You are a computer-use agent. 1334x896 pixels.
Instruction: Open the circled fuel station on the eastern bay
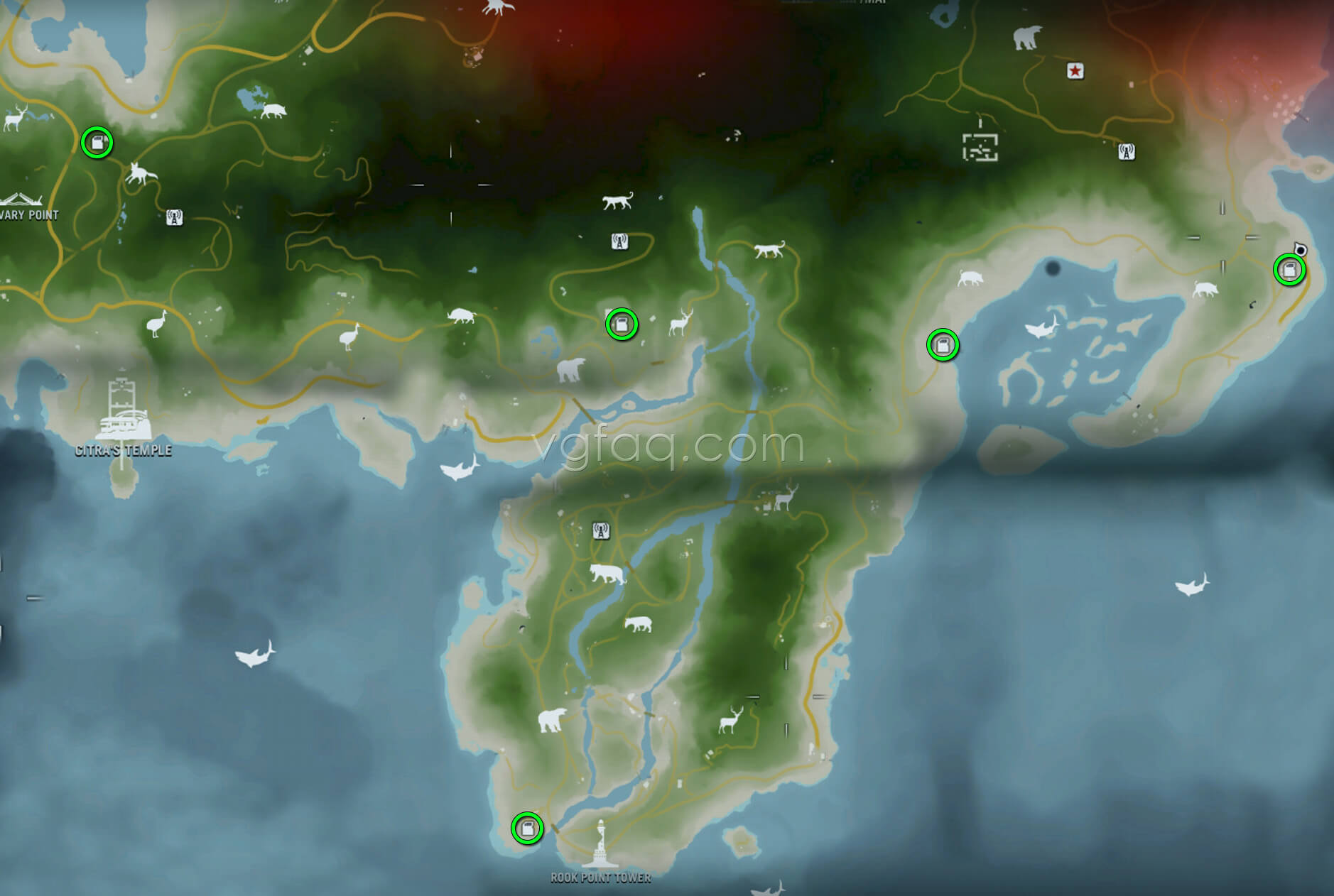point(943,346)
